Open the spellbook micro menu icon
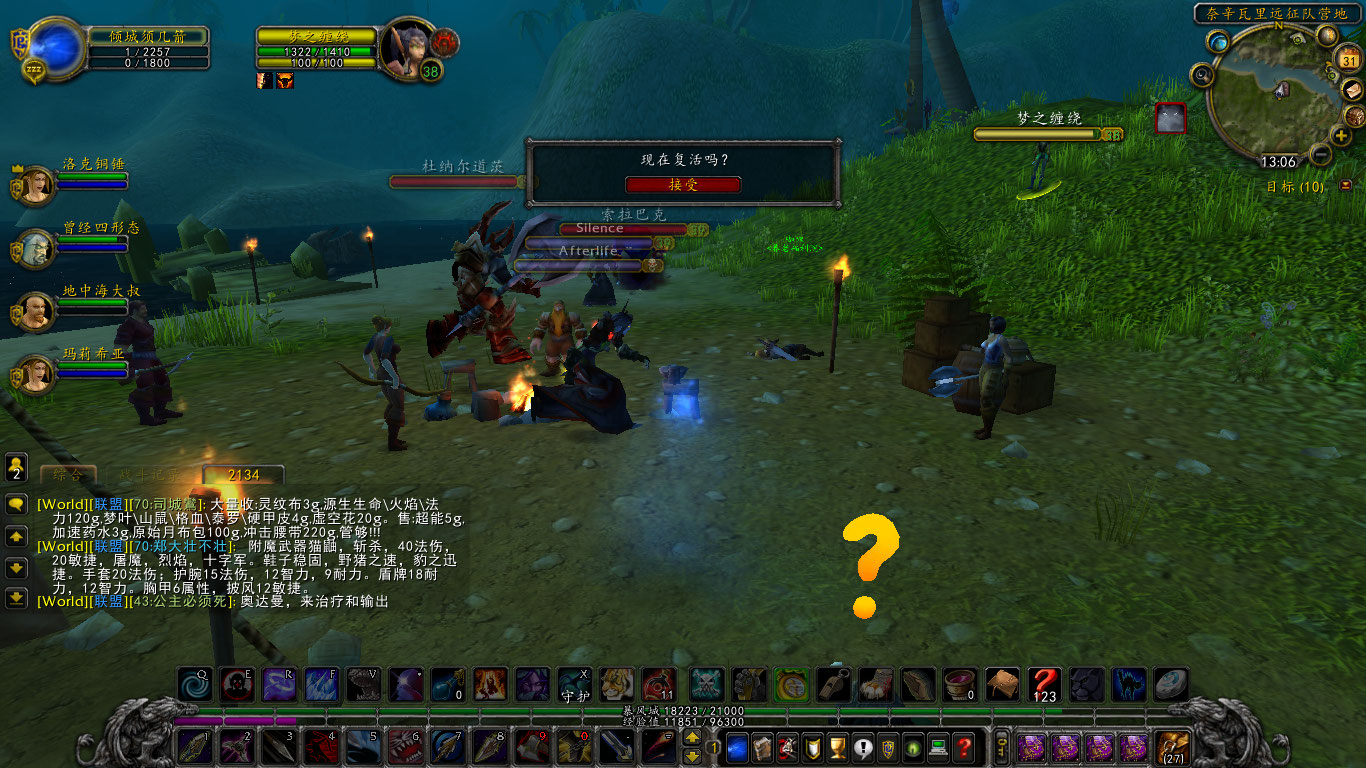Image resolution: width=1366 pixels, height=768 pixels. pyautogui.click(x=763, y=750)
